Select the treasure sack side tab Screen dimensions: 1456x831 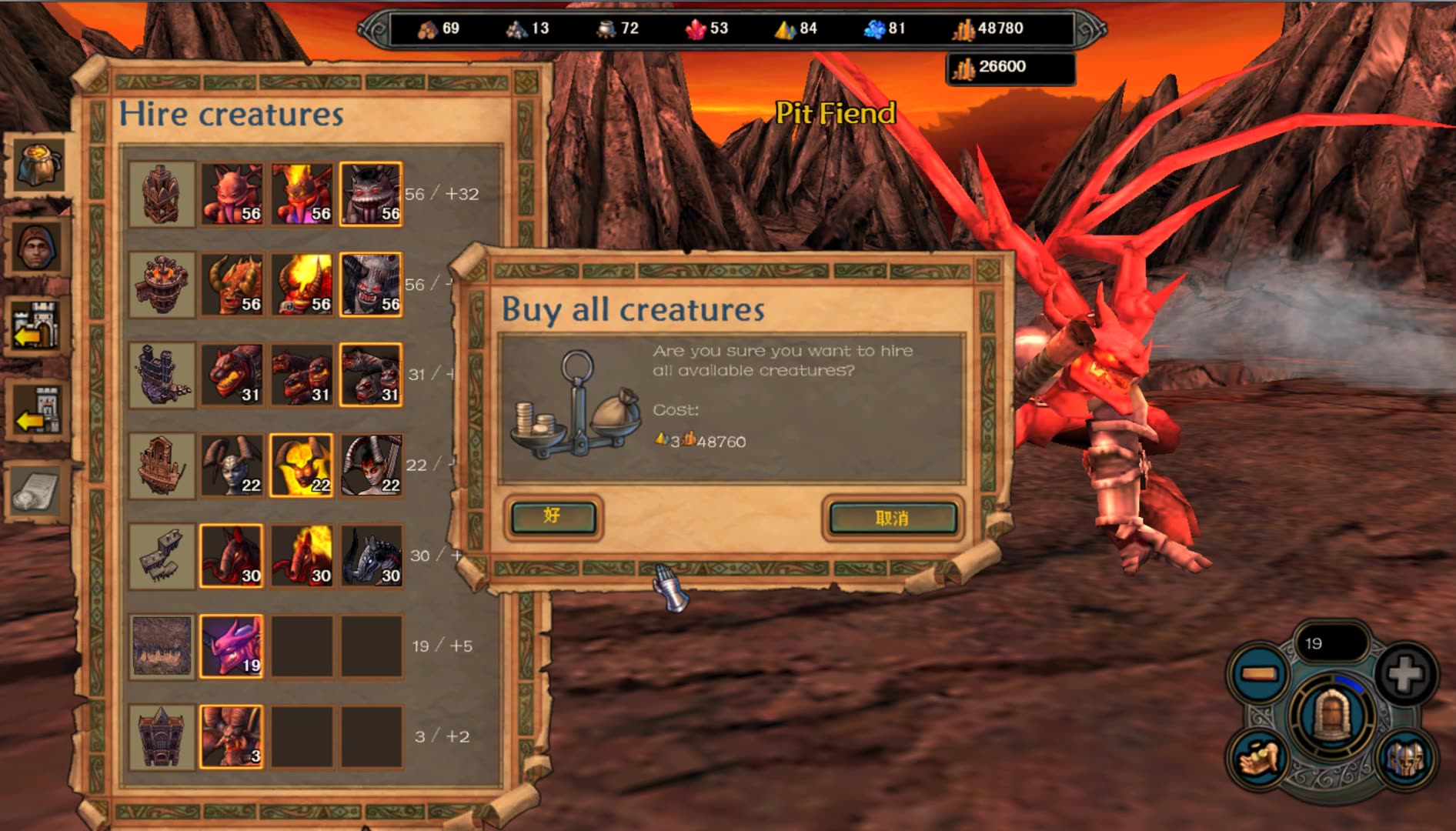[36, 163]
